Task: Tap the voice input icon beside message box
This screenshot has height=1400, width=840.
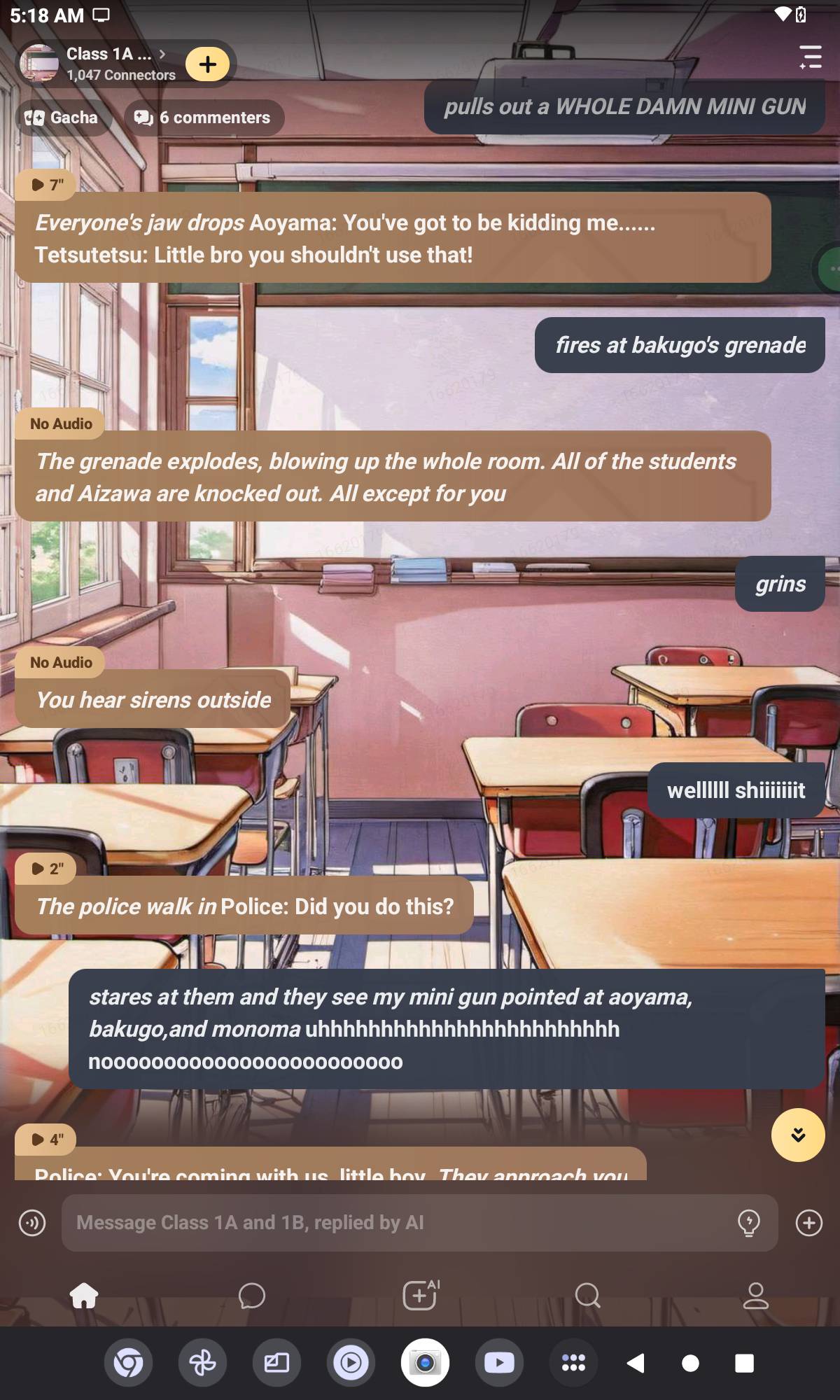Action: [32, 1223]
